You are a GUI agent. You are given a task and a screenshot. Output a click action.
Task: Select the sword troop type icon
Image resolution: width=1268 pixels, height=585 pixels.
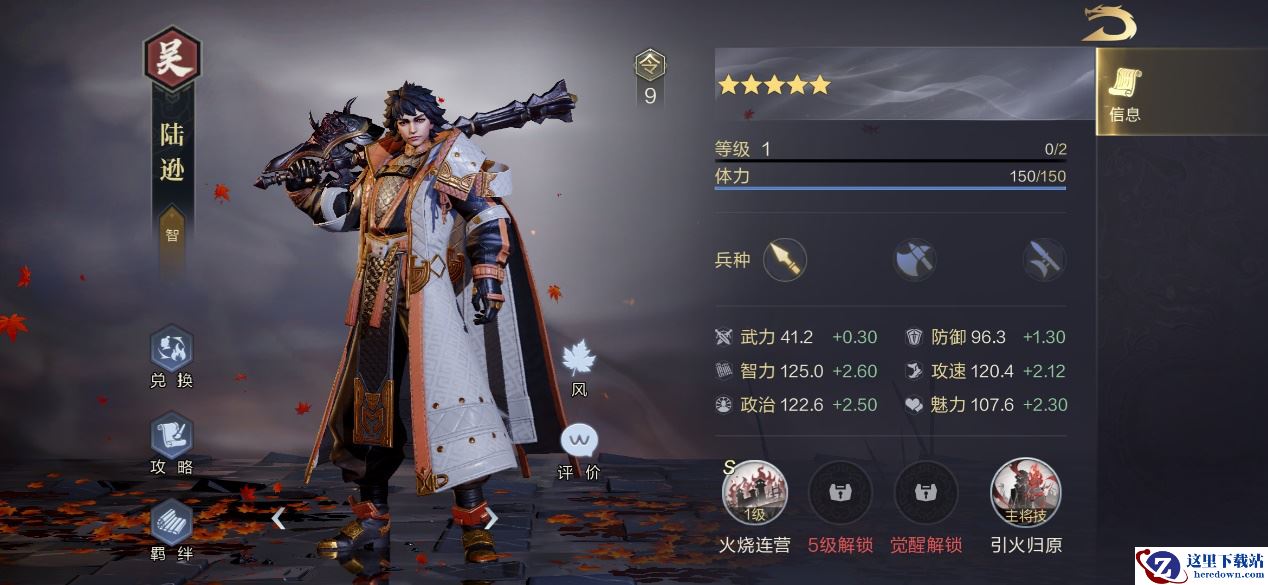point(1043,260)
